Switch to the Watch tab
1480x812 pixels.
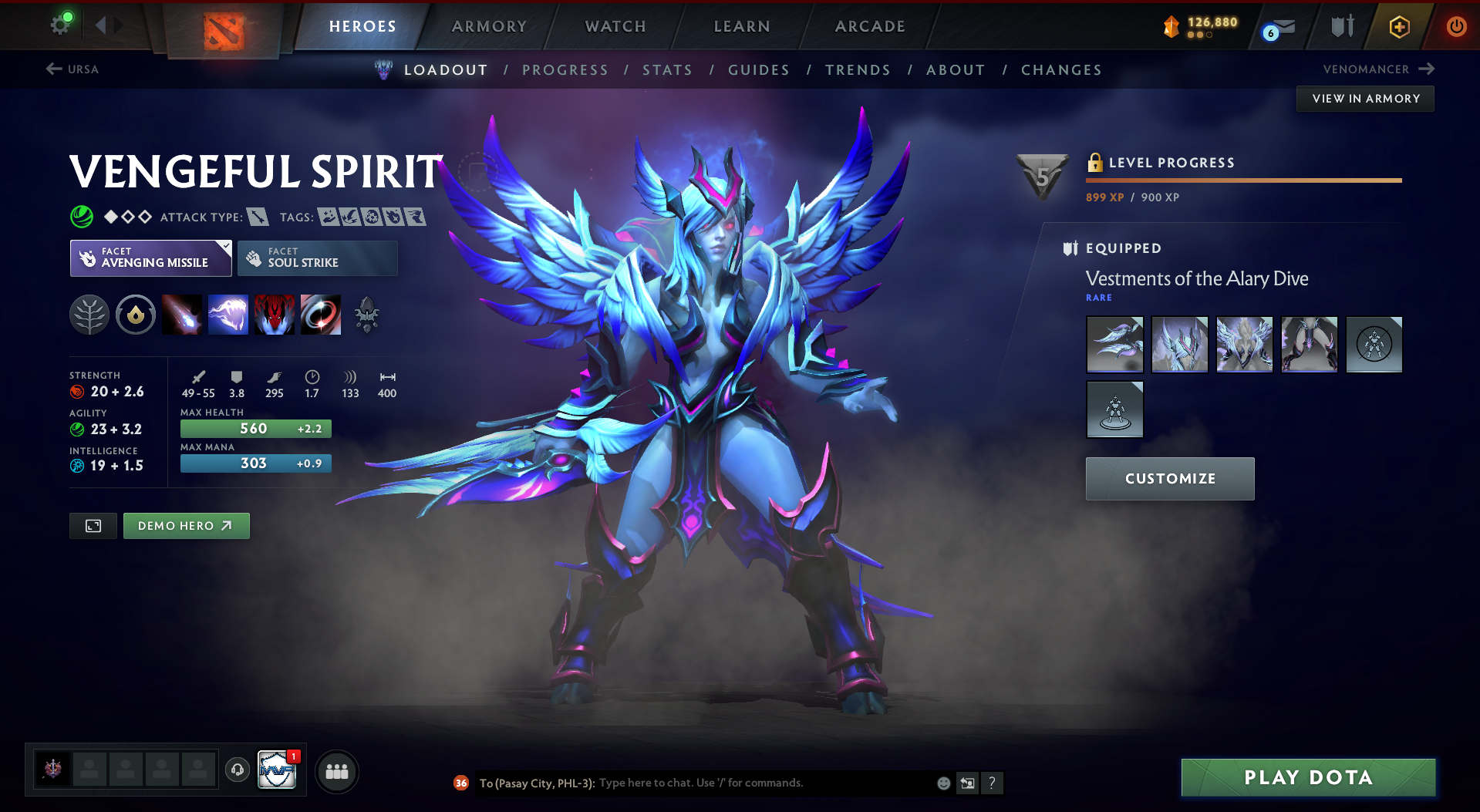(x=615, y=26)
